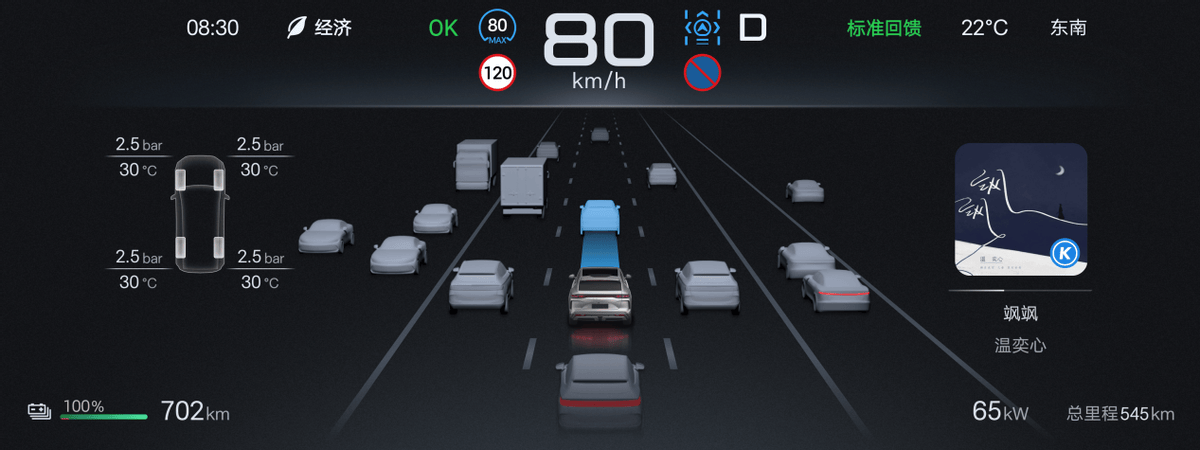Open the 飒飒 album cover art
Image resolution: width=1200 pixels, height=450 pixels.
pyautogui.click(x=1020, y=209)
